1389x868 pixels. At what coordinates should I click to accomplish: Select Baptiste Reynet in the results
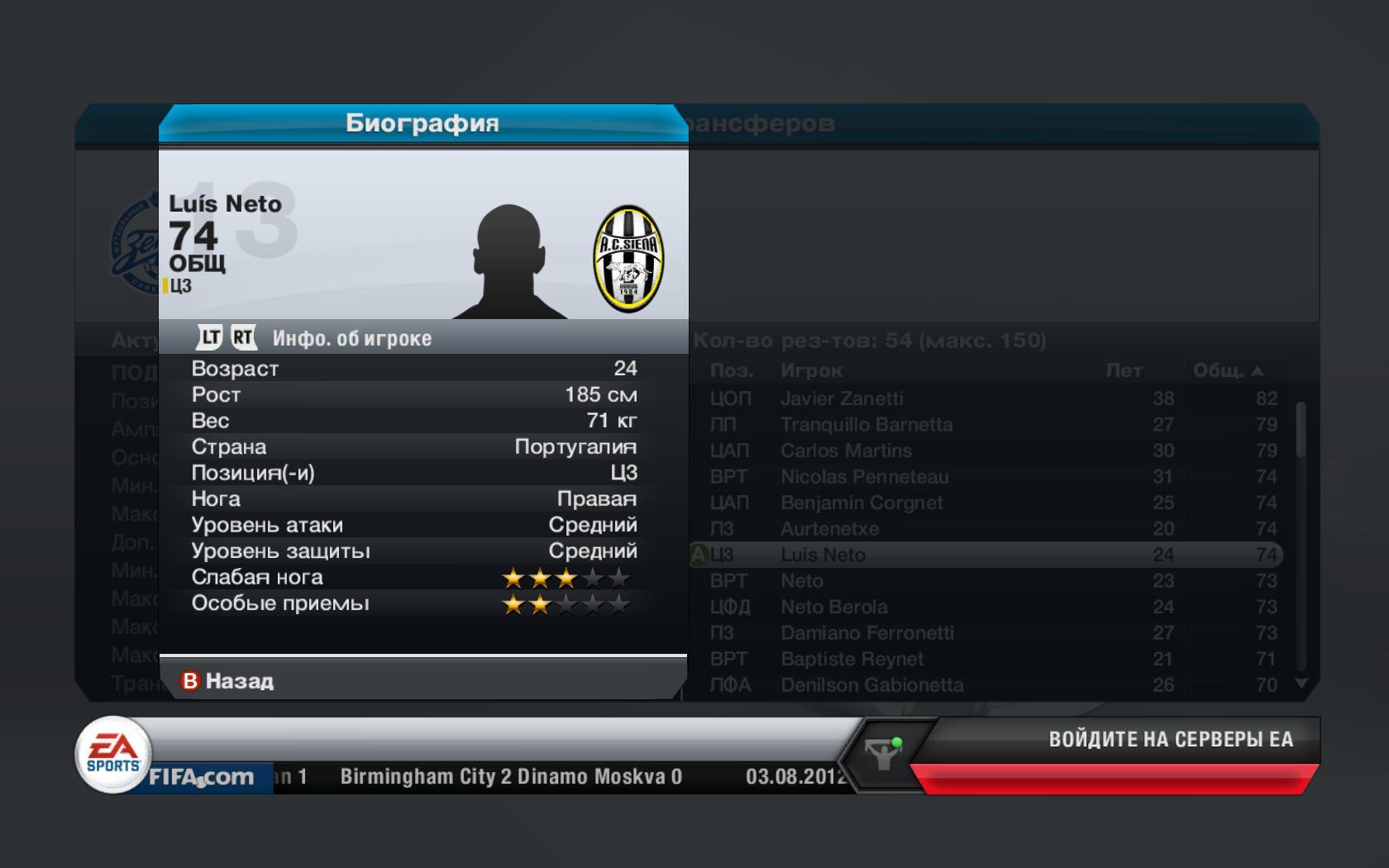click(x=852, y=659)
